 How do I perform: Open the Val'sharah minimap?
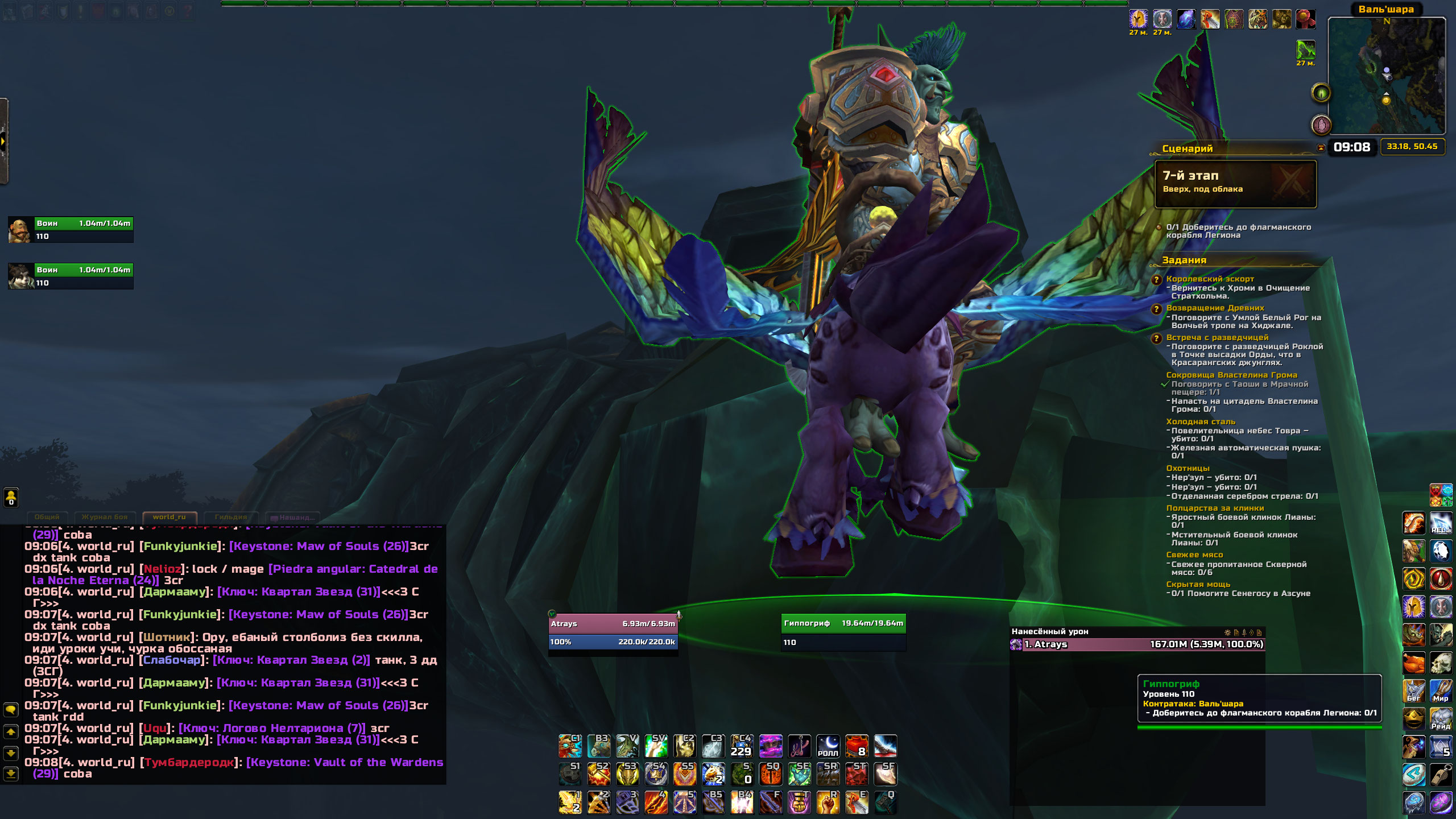pyautogui.click(x=1386, y=76)
